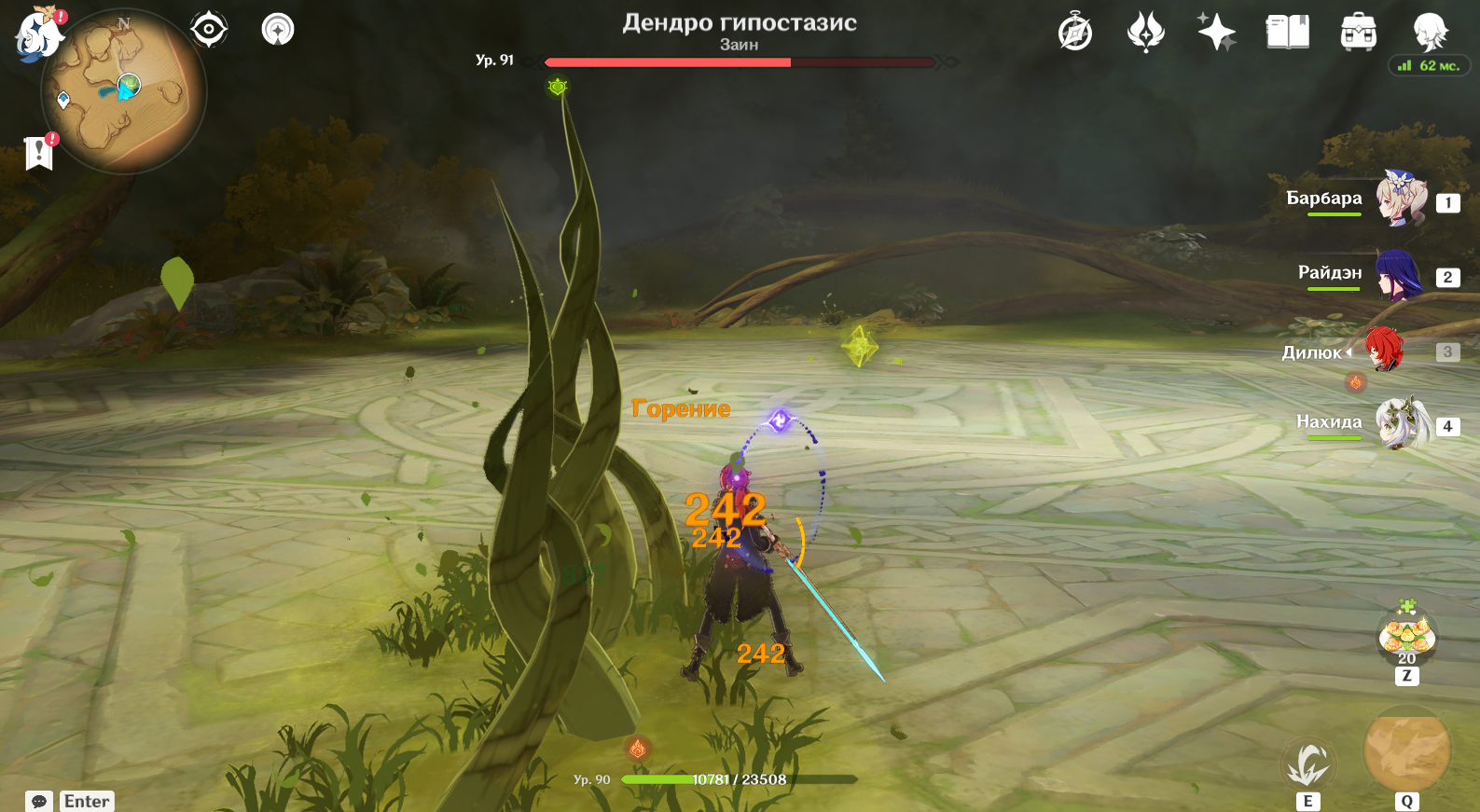The width and height of the screenshot is (1480, 812).
Task: Open the inventory backpack icon
Action: tap(1358, 32)
